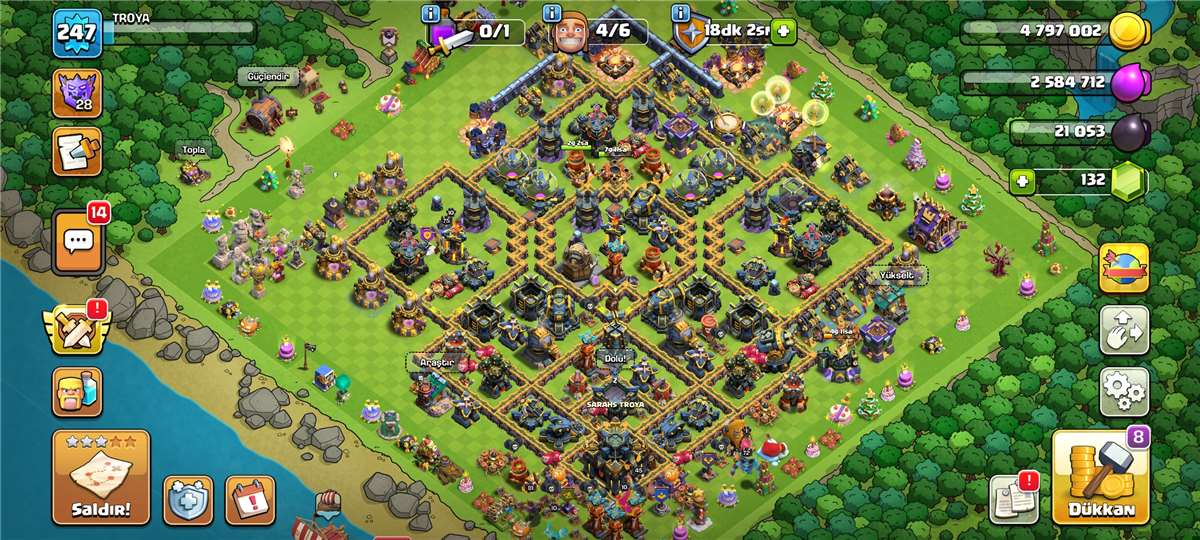The width and height of the screenshot is (1200, 540).
Task: Open the events calendar icon
Action: click(x=250, y=499)
